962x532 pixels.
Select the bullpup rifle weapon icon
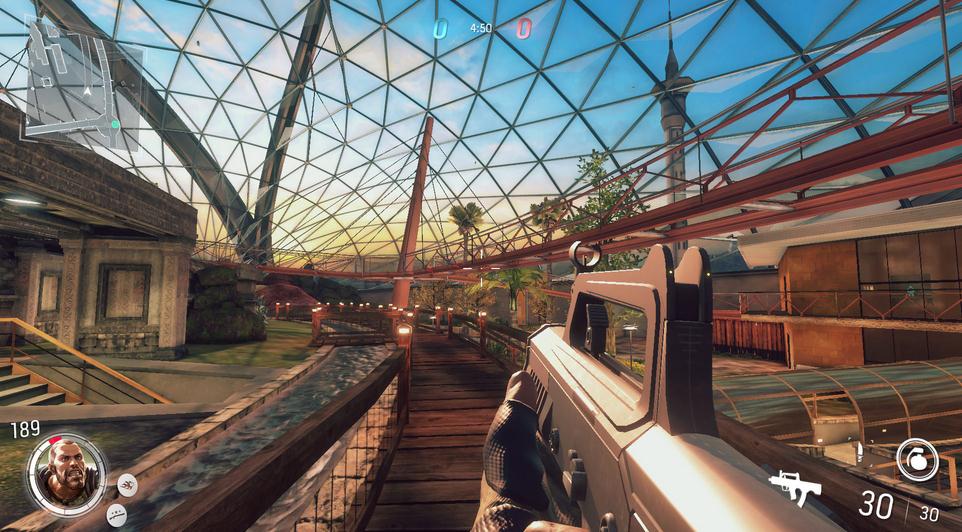[x=795, y=488]
